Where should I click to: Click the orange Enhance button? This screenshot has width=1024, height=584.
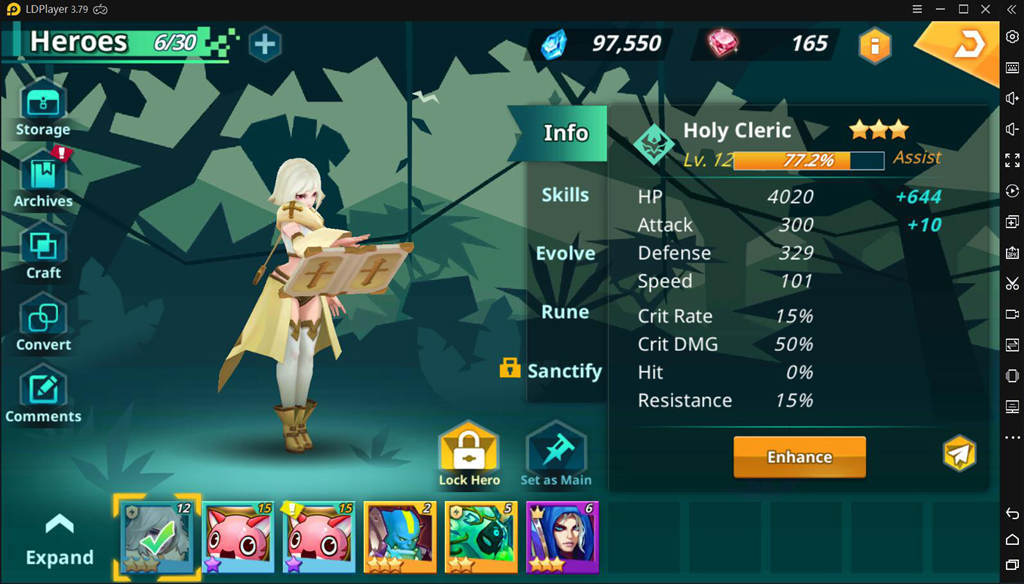pos(799,457)
